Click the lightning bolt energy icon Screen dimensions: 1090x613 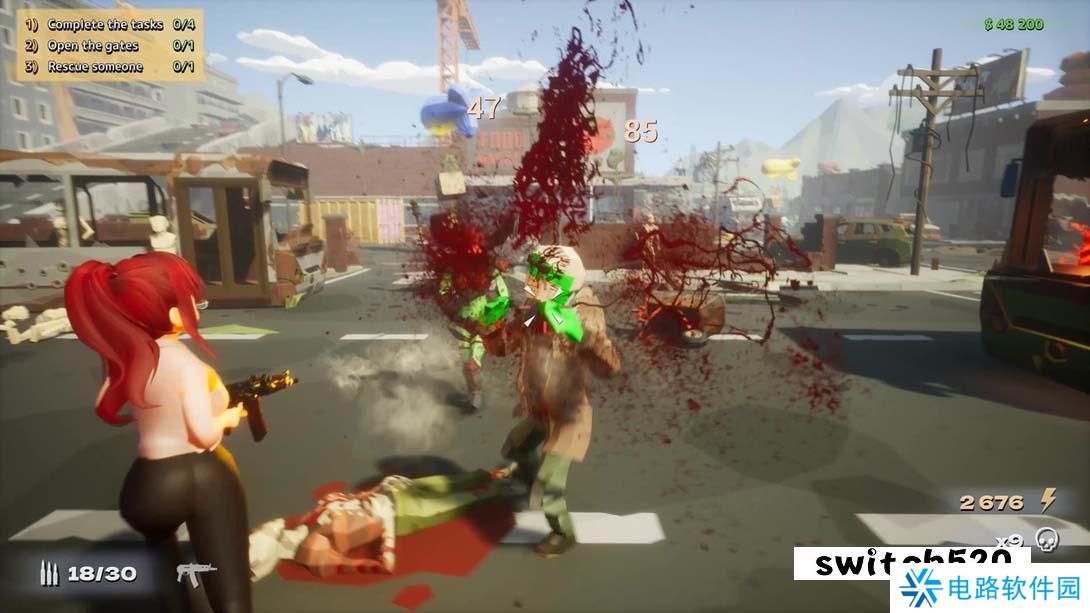[1049, 500]
